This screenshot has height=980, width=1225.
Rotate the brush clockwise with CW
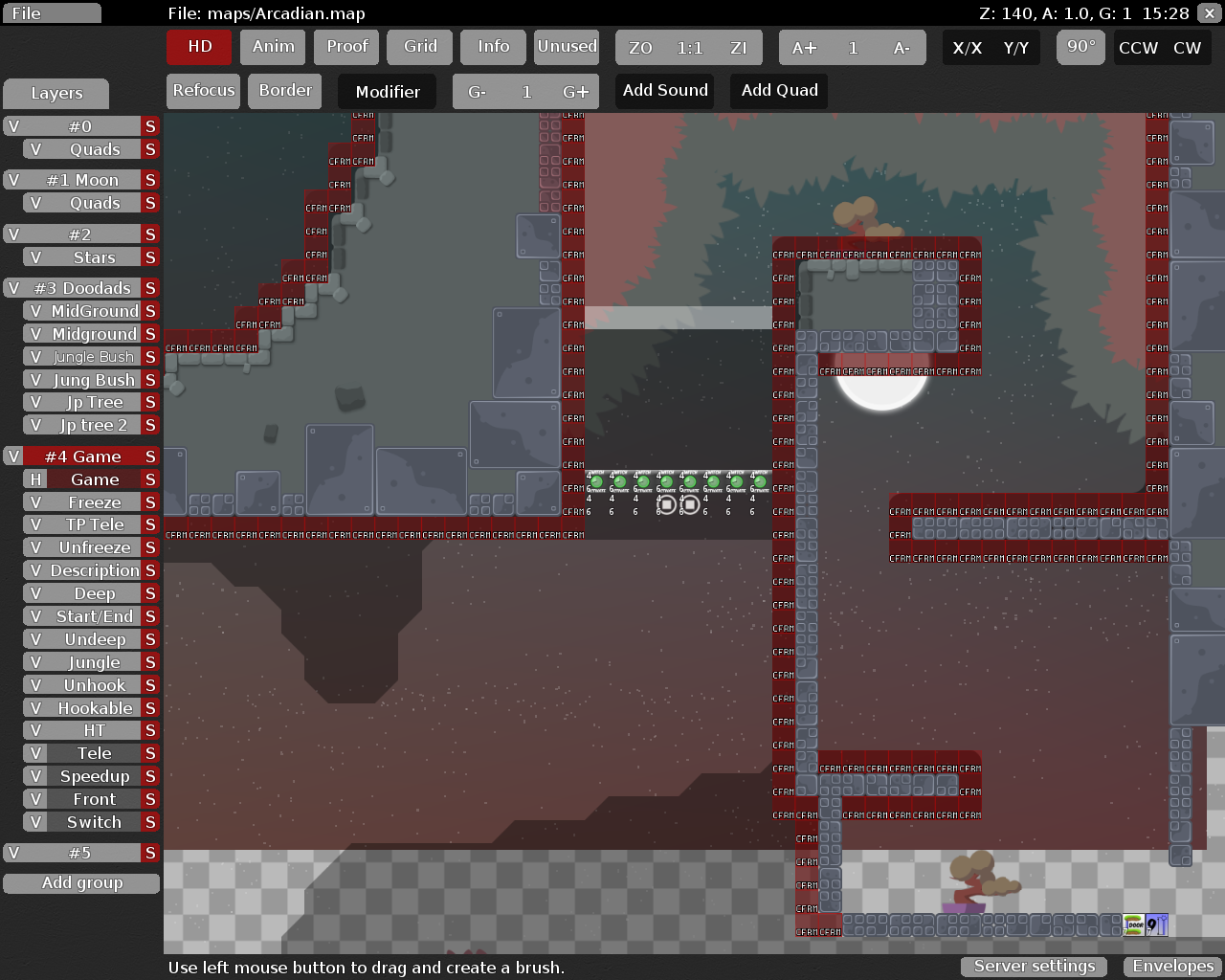tap(1188, 46)
